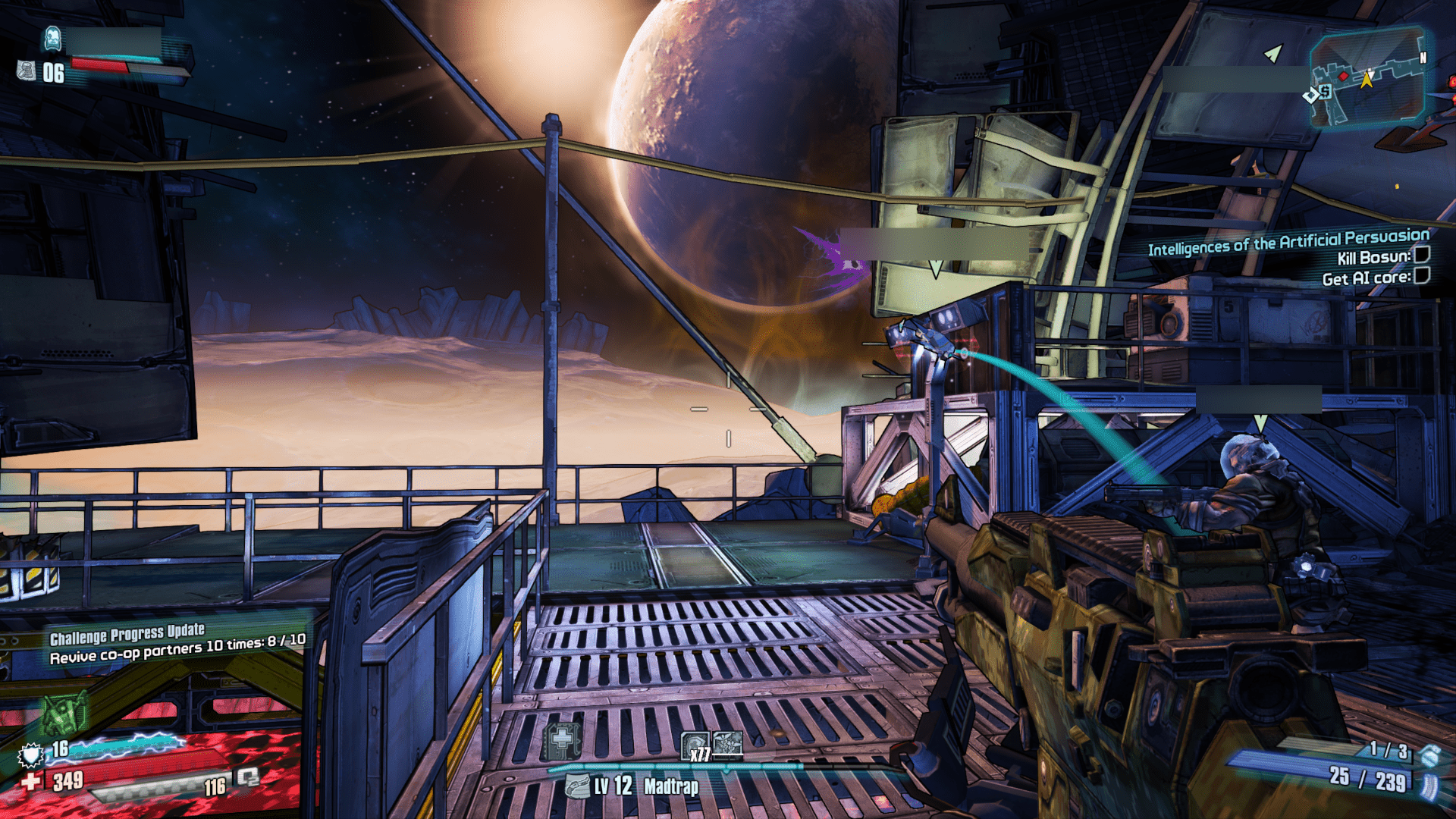
Task: Click the skull emblem icon above the grenade counter
Action: pos(53,39)
